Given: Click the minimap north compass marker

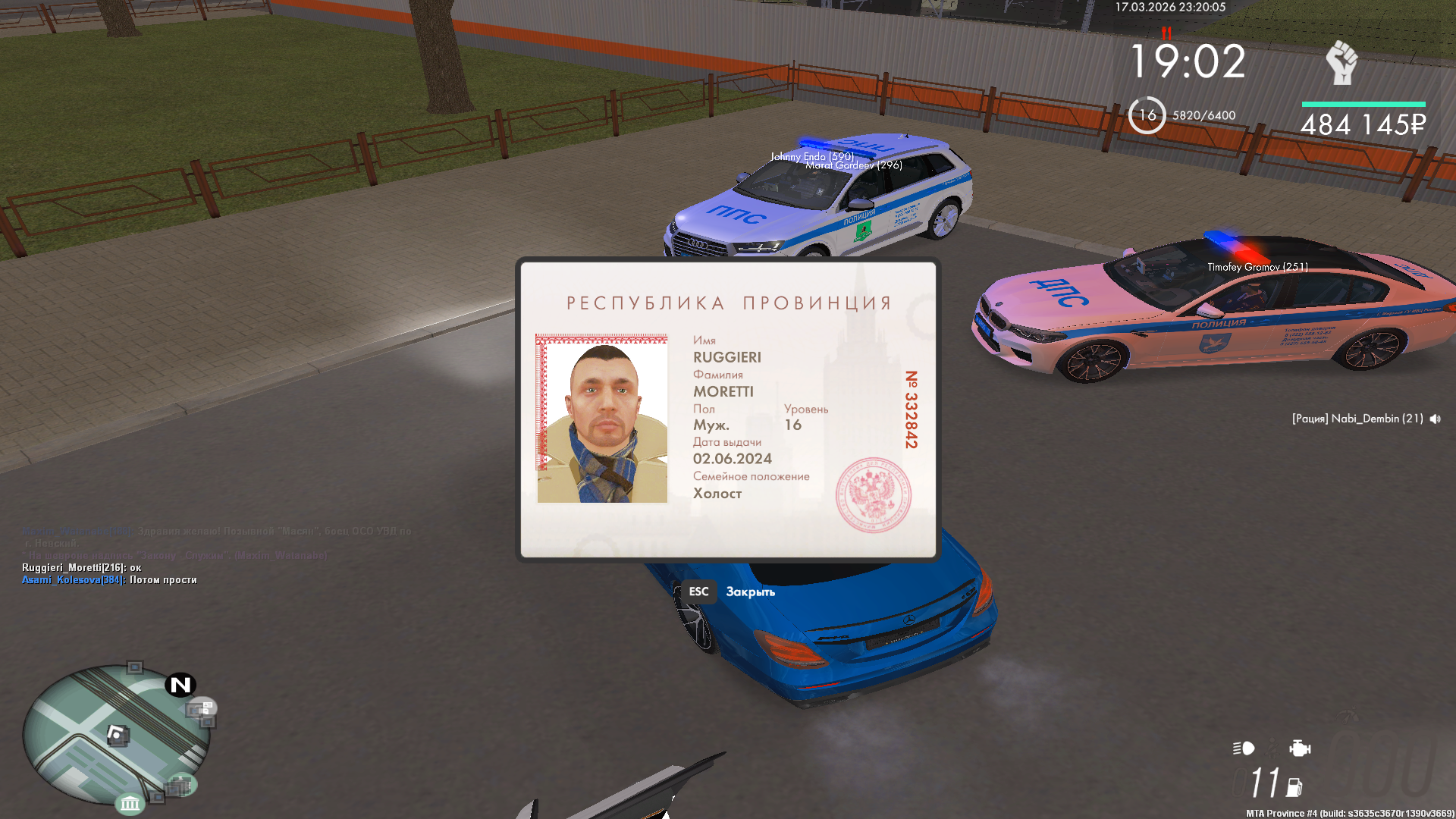Looking at the screenshot, I should tap(180, 685).
